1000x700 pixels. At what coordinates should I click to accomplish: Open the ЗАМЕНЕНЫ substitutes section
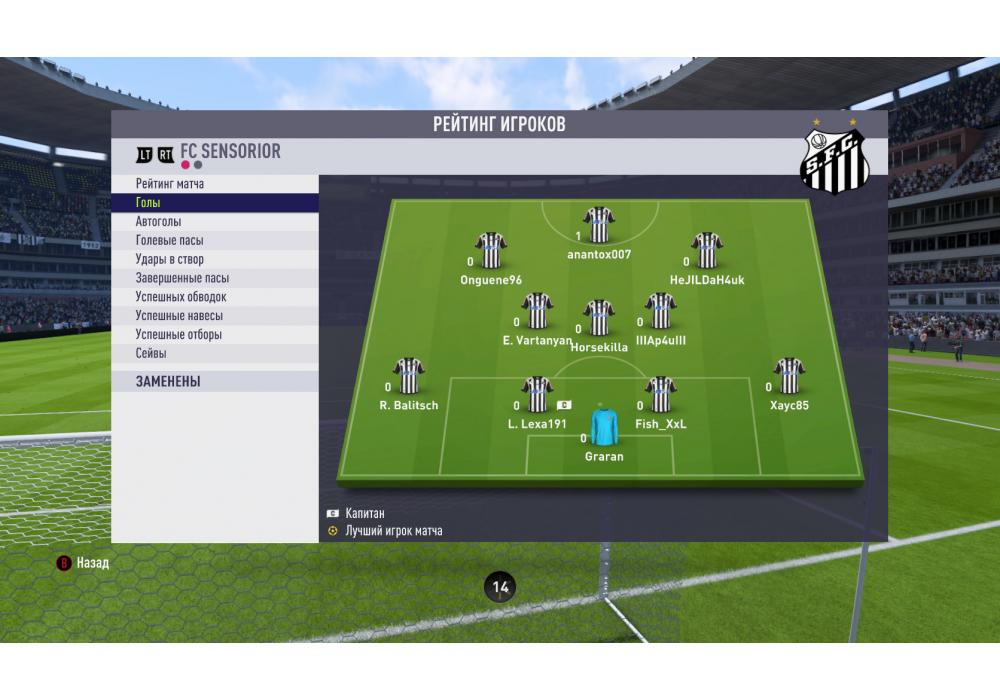point(168,382)
